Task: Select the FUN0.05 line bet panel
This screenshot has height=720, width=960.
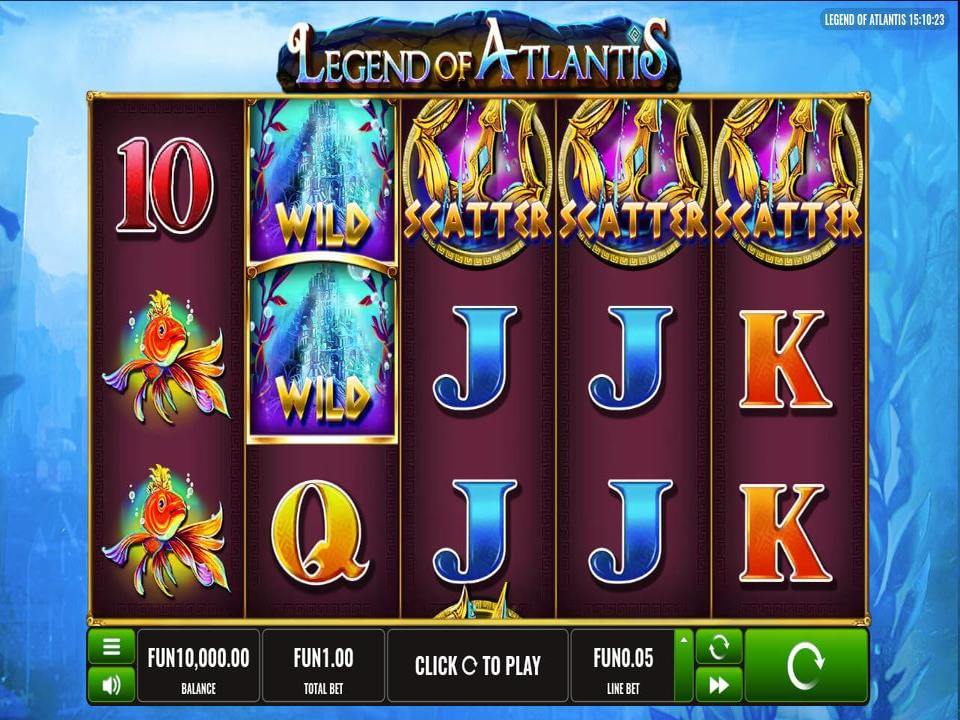Action: point(622,665)
